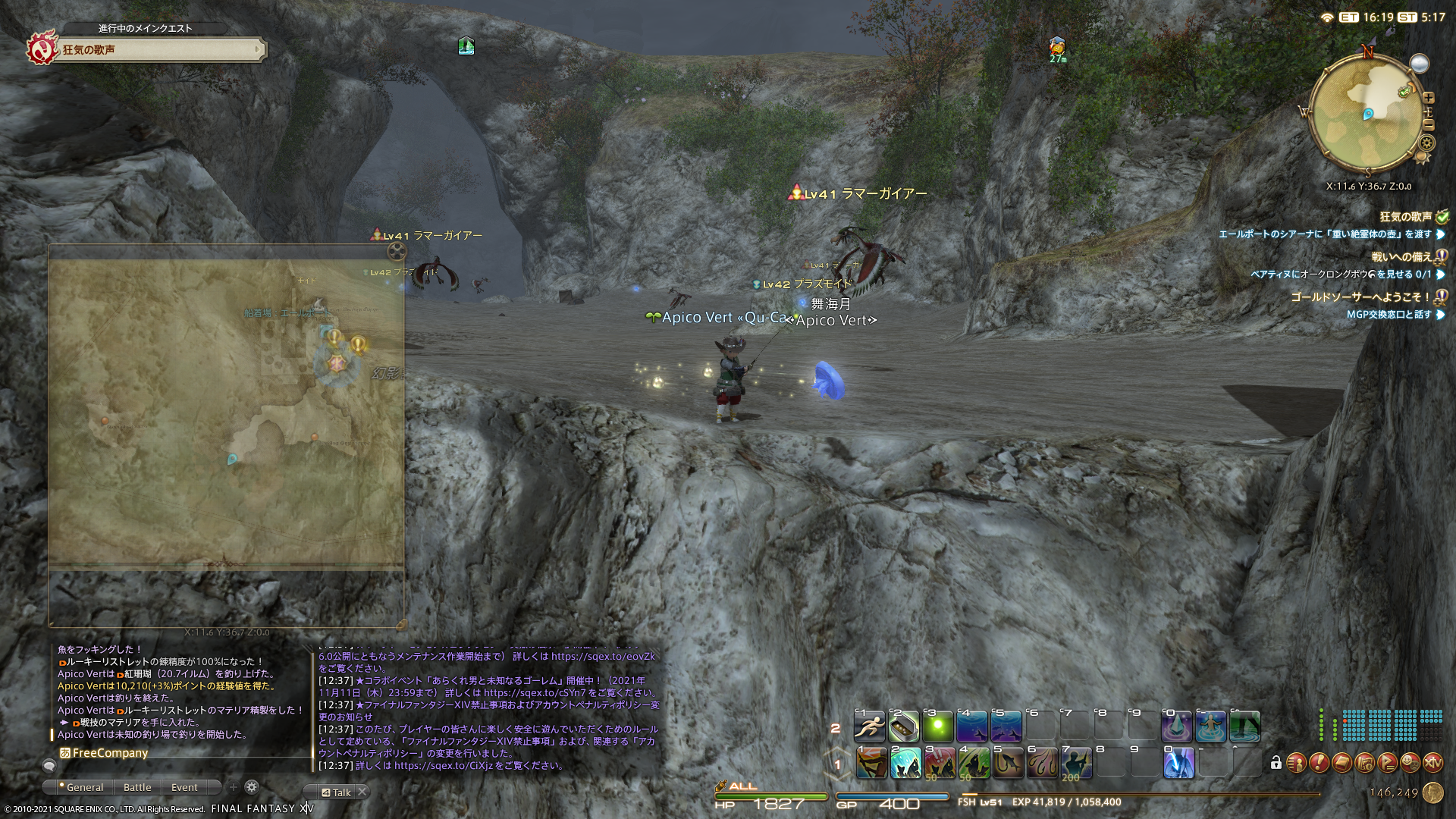Screen dimensions: 1456x819
Task: Switch to the Battle chat tab
Action: [x=137, y=788]
